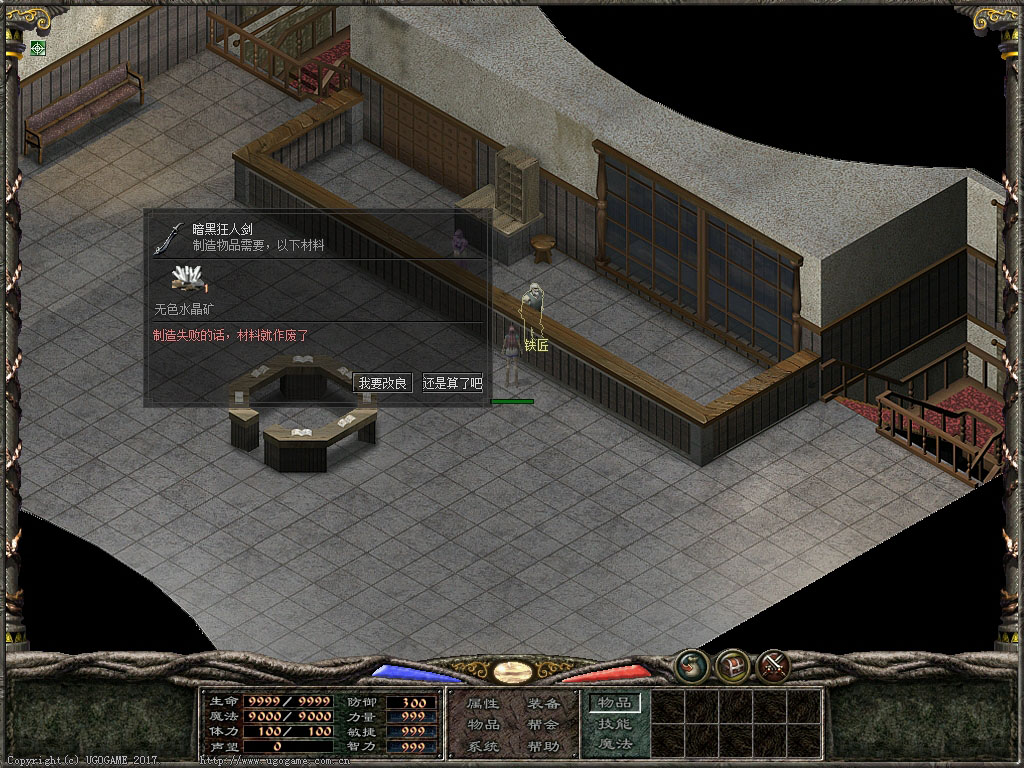
Task: Toggle the crossed swords combat button
Action: coord(774,665)
